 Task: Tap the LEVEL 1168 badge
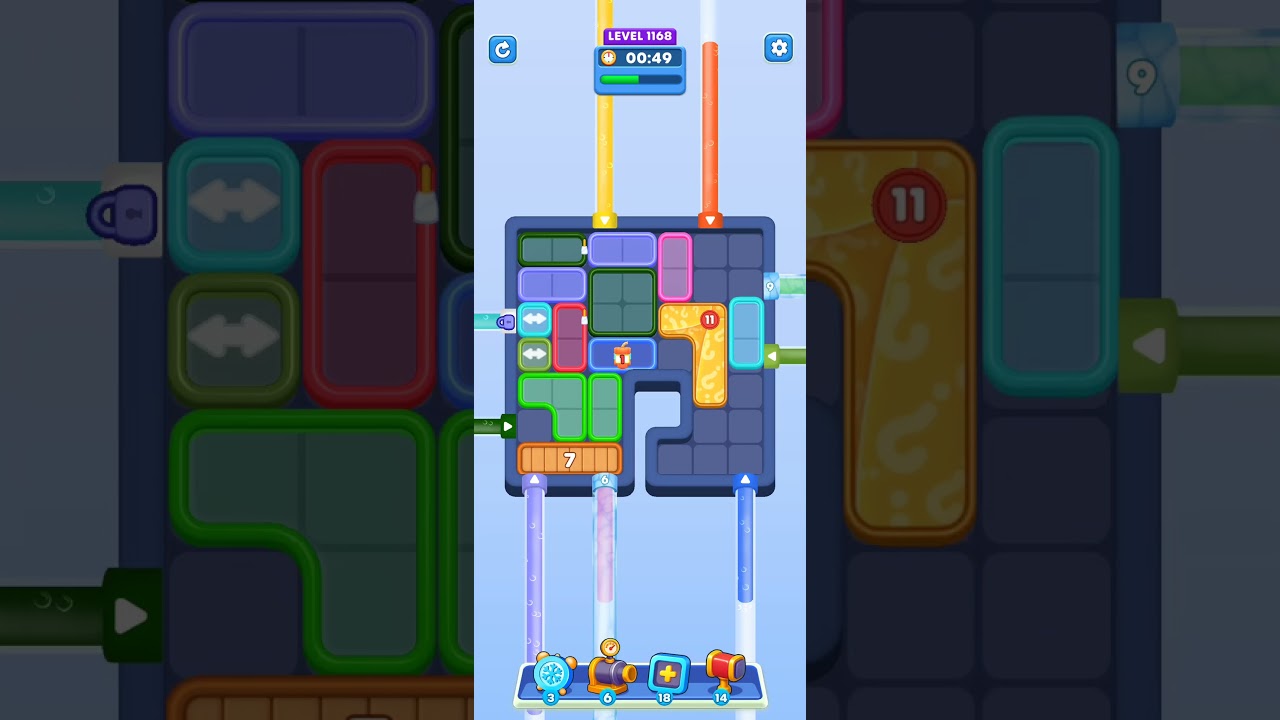tap(640, 35)
